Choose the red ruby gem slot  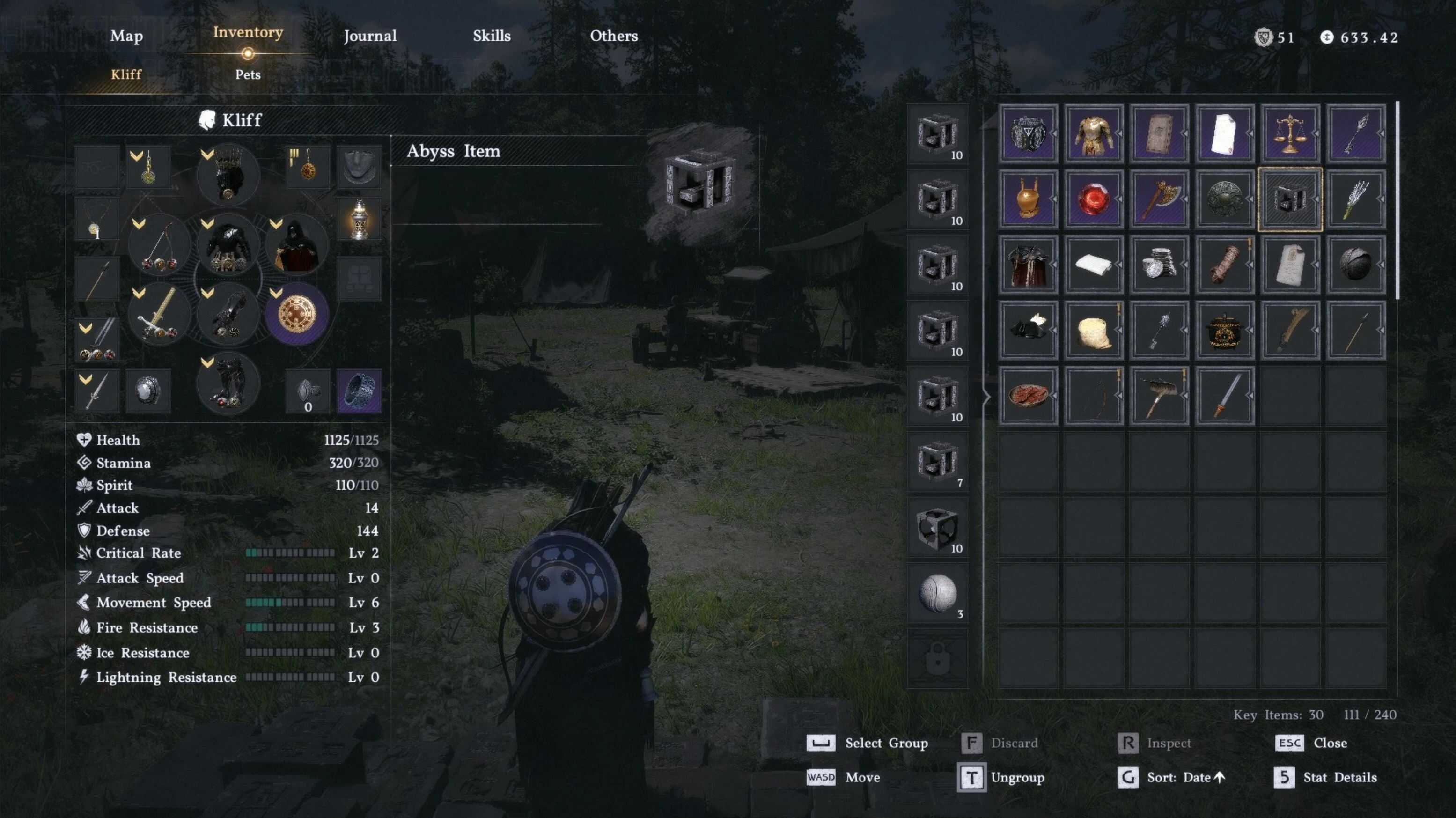coord(1093,199)
